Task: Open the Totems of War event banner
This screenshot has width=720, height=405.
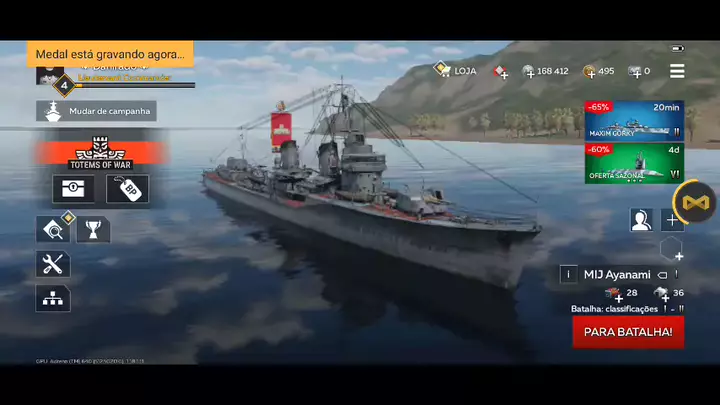Action: [100, 152]
